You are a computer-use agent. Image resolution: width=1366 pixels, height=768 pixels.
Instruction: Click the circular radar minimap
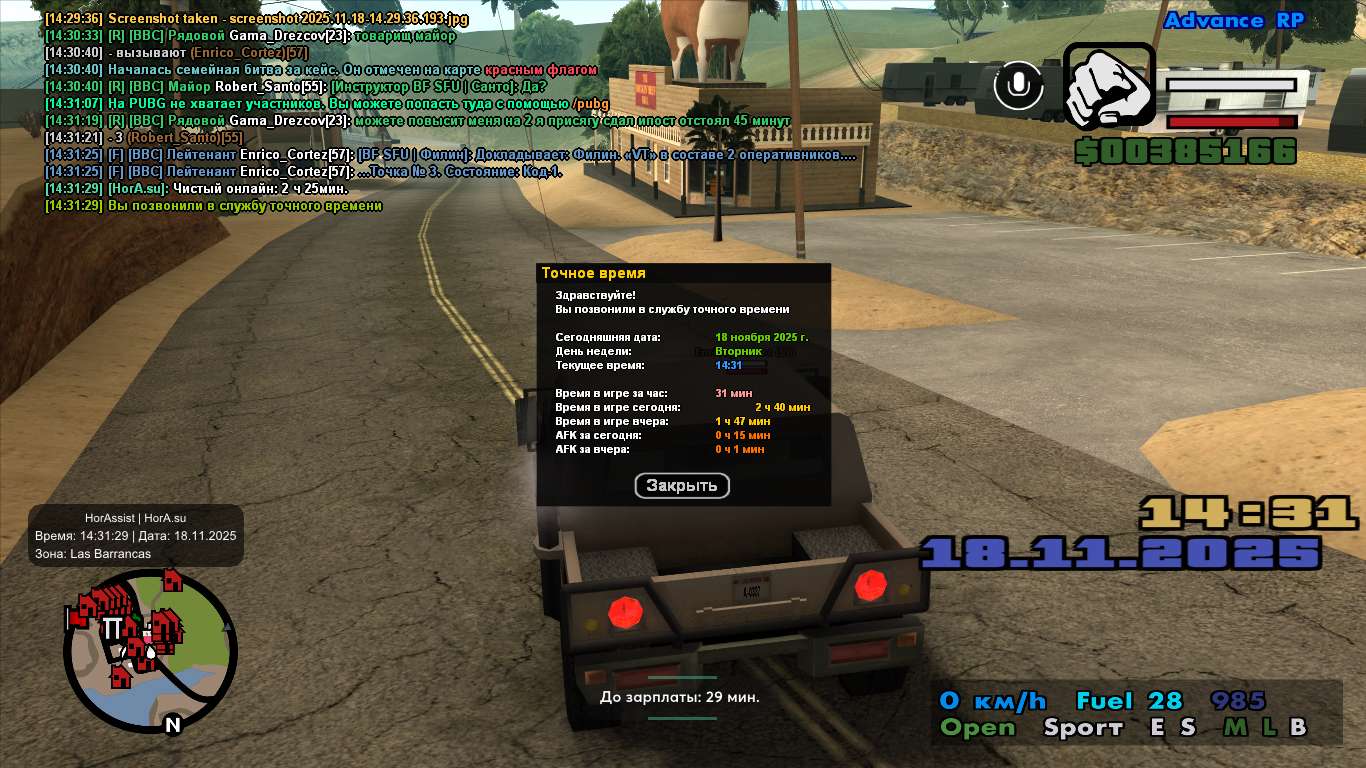(x=150, y=650)
